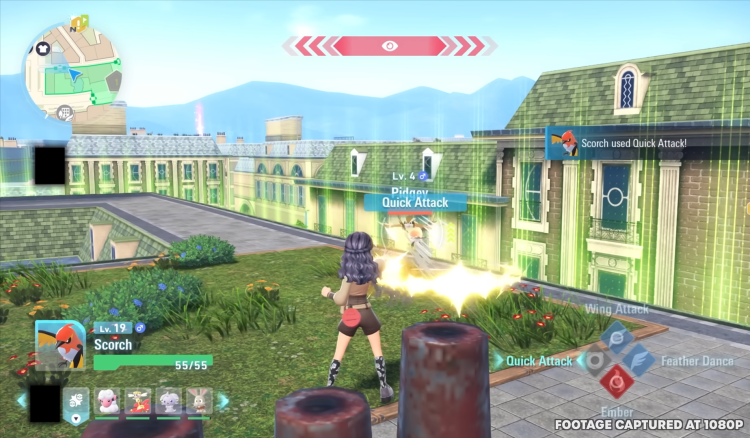Switch to the fluffy white sheep Pokémon

[106, 402]
